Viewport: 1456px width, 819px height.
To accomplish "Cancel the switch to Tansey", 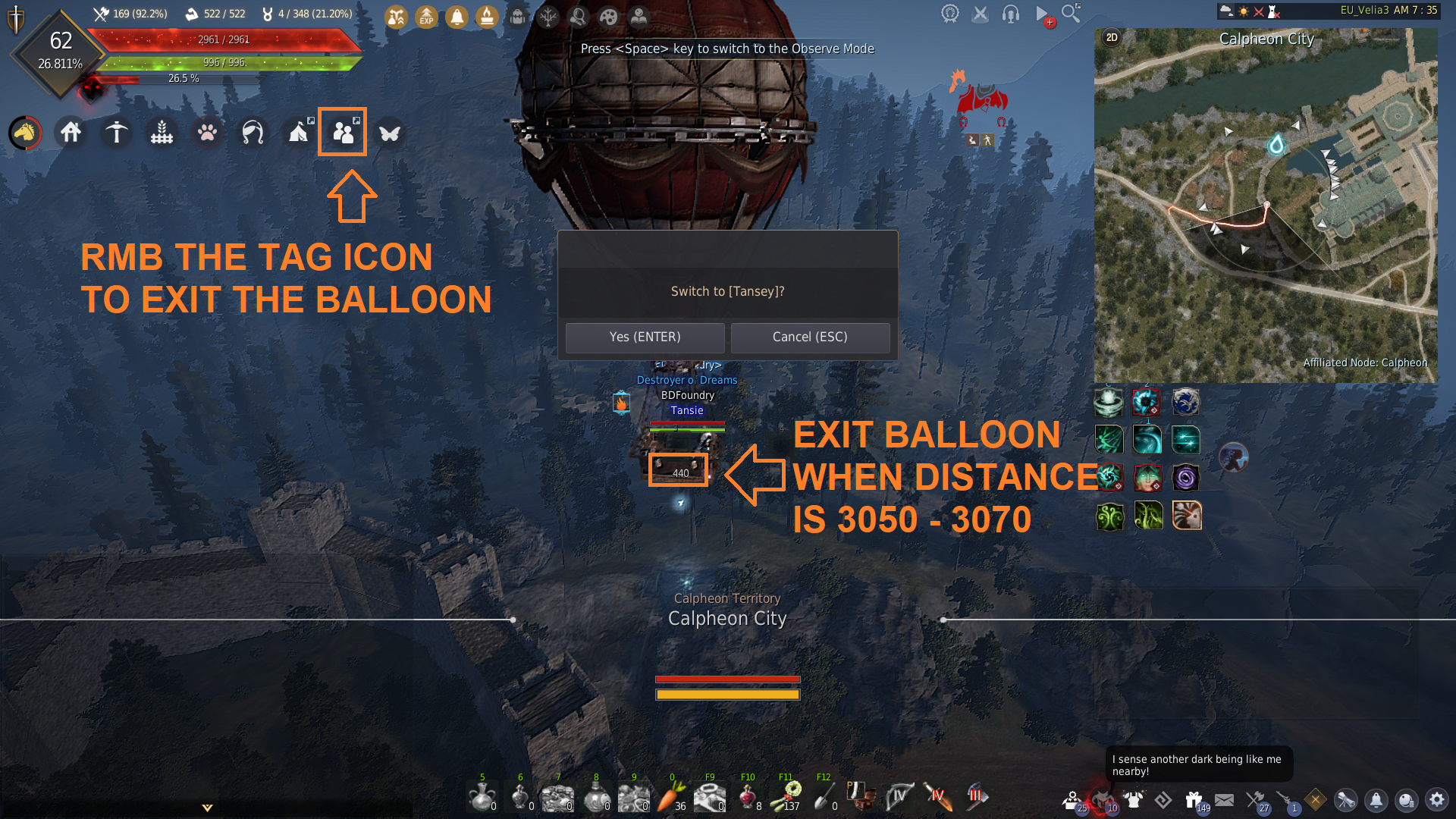I will 810,337.
